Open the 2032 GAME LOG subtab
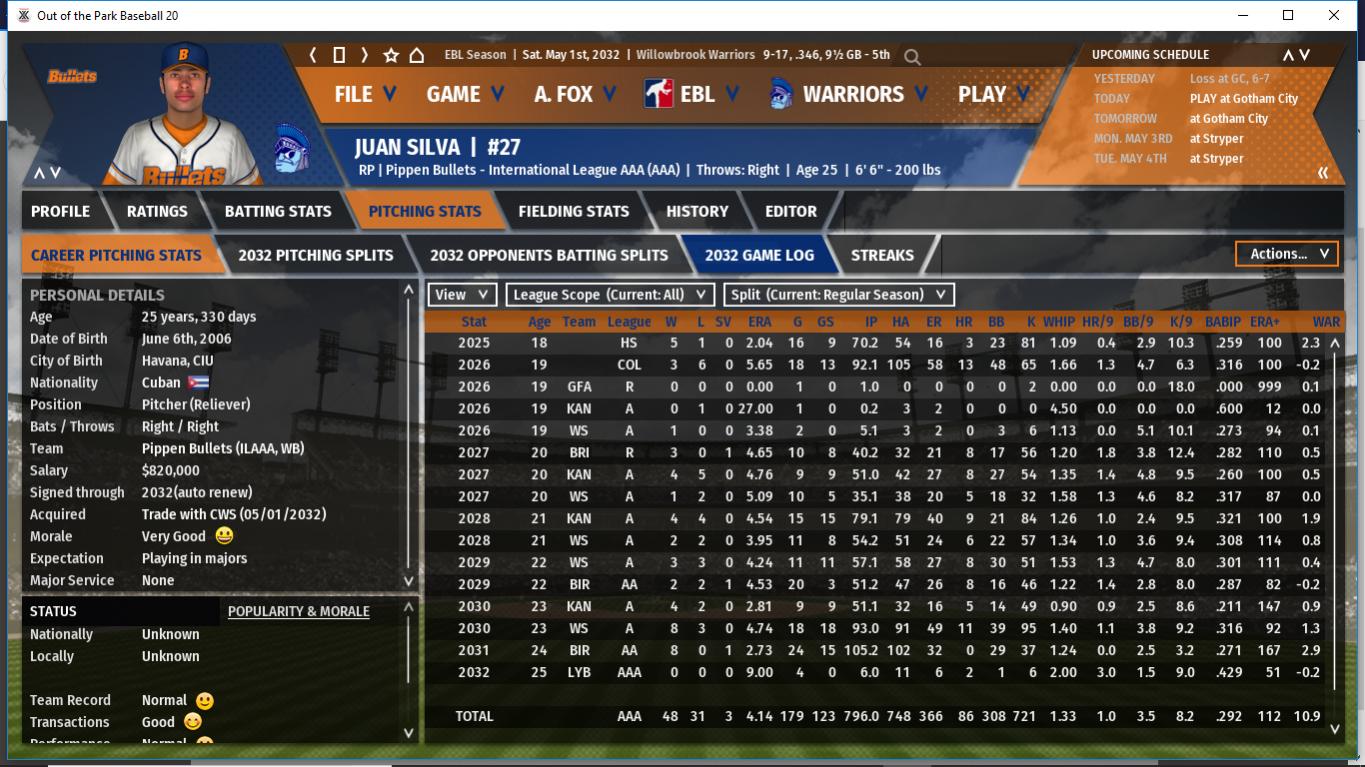The image size is (1365, 767). tap(759, 255)
